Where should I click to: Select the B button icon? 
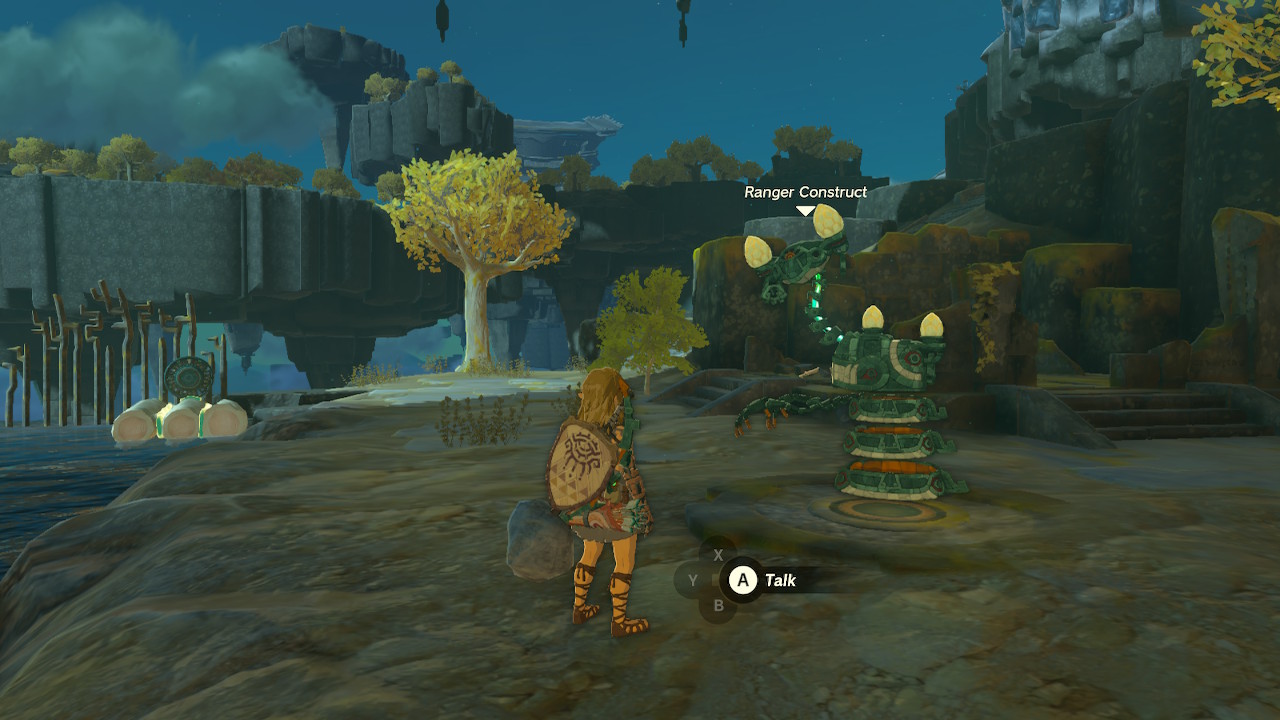pos(719,604)
